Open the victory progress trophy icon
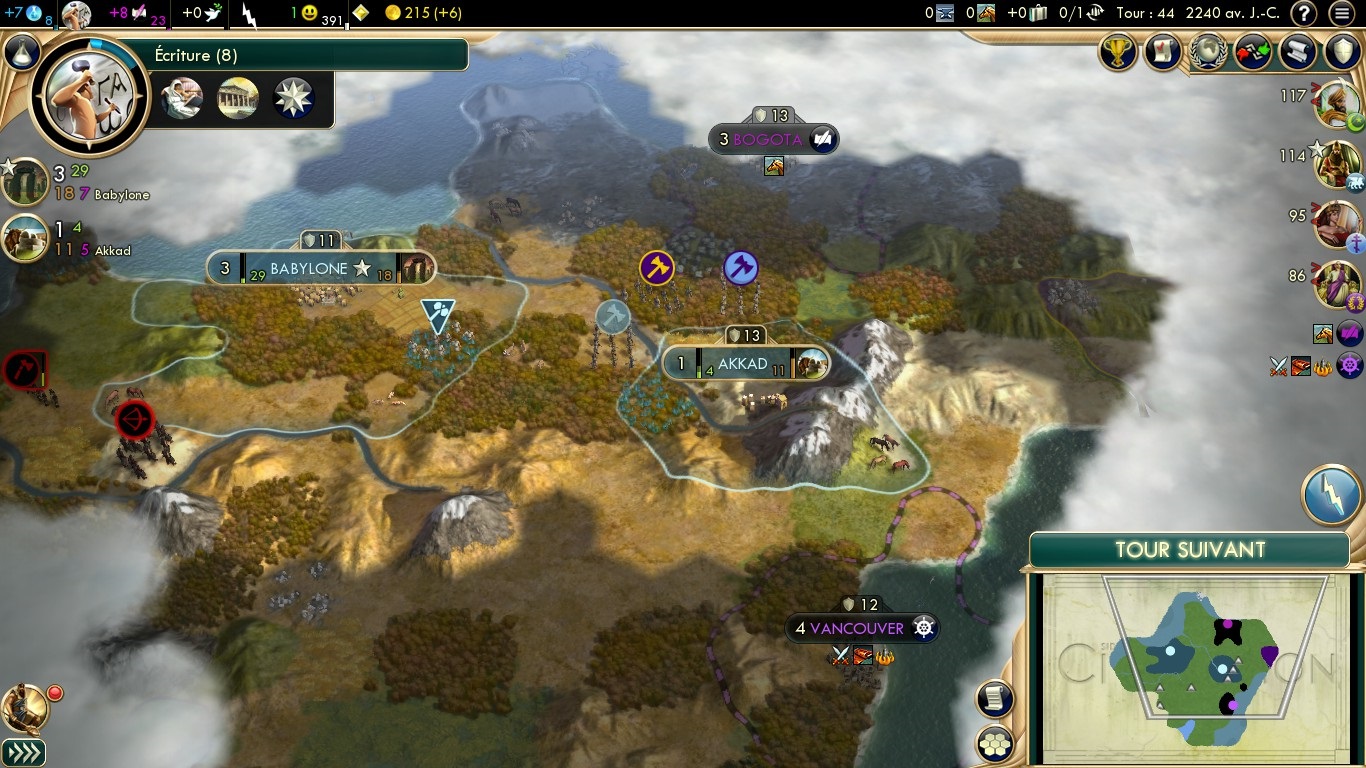 (1117, 52)
